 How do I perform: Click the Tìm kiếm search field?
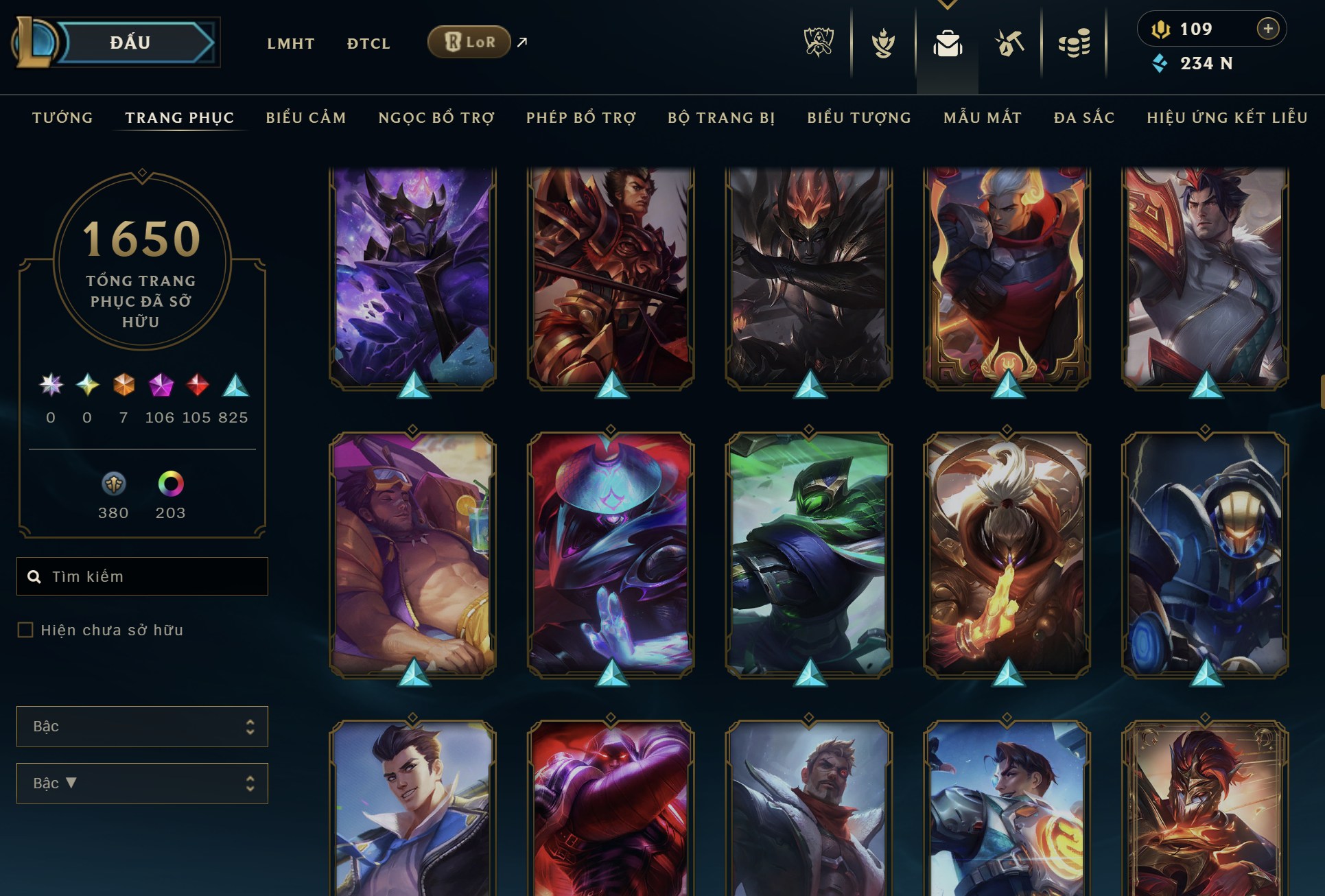[142, 576]
